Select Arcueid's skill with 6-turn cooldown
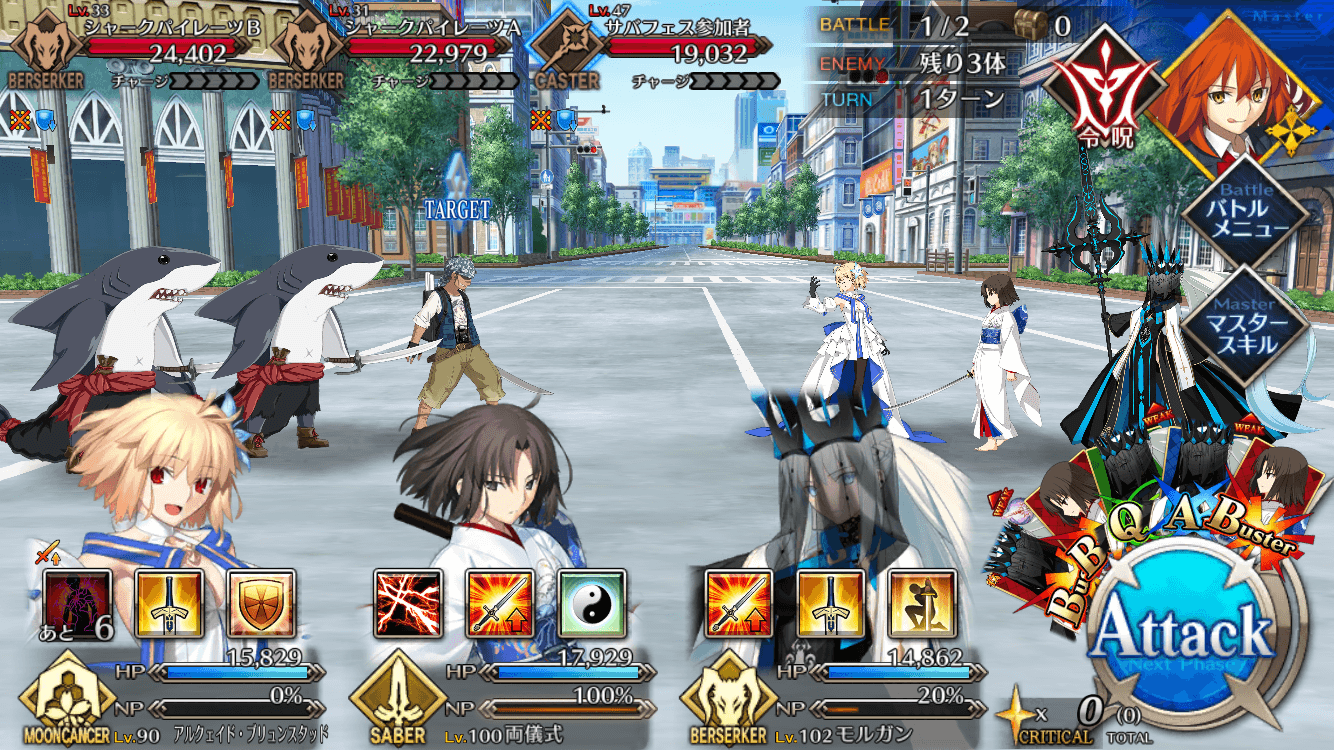The width and height of the screenshot is (1334, 750). pyautogui.click(x=77, y=604)
